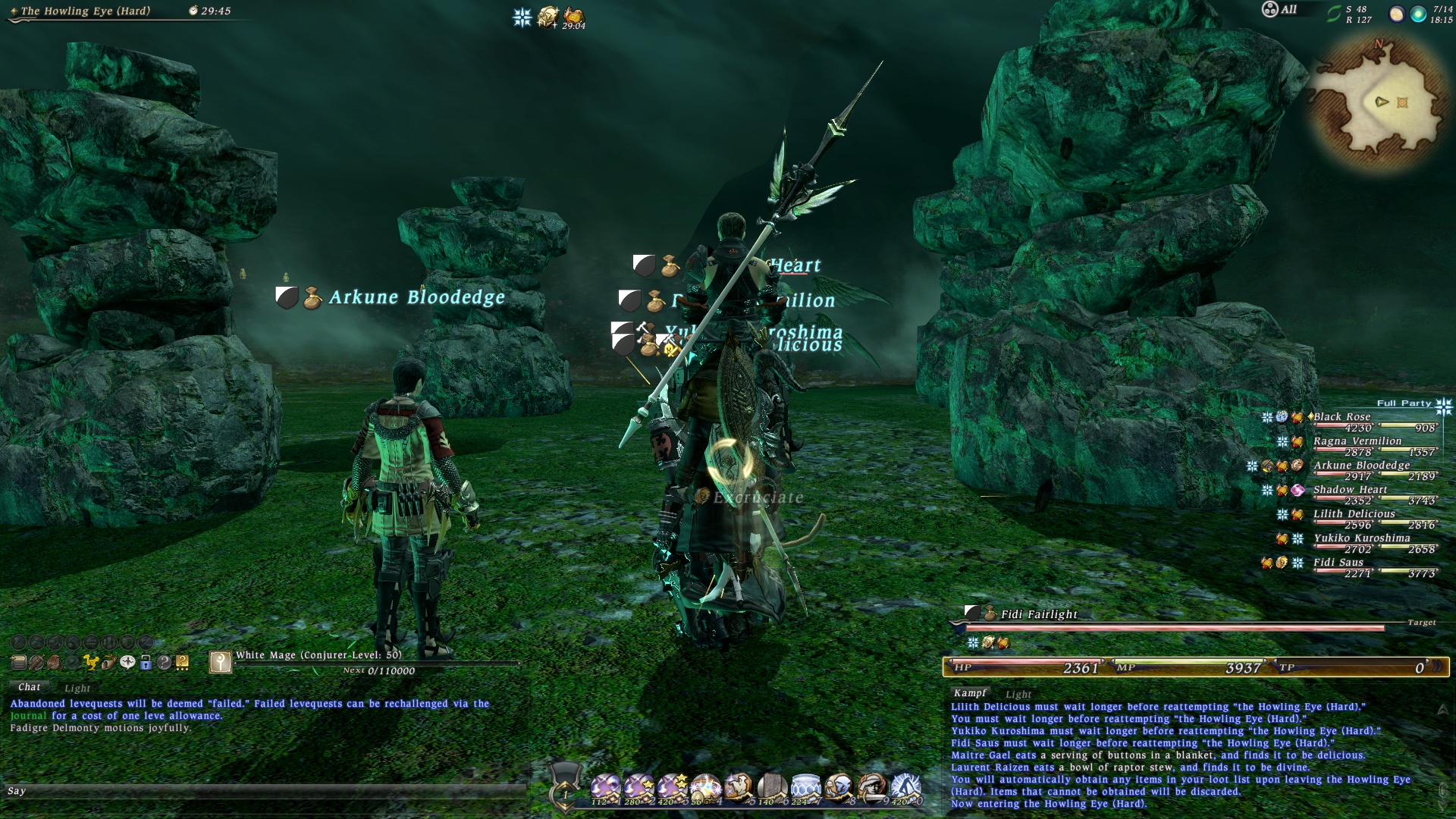The image size is (1456, 819).
Task: Click the All loot filter selector
Action: 1279,10
